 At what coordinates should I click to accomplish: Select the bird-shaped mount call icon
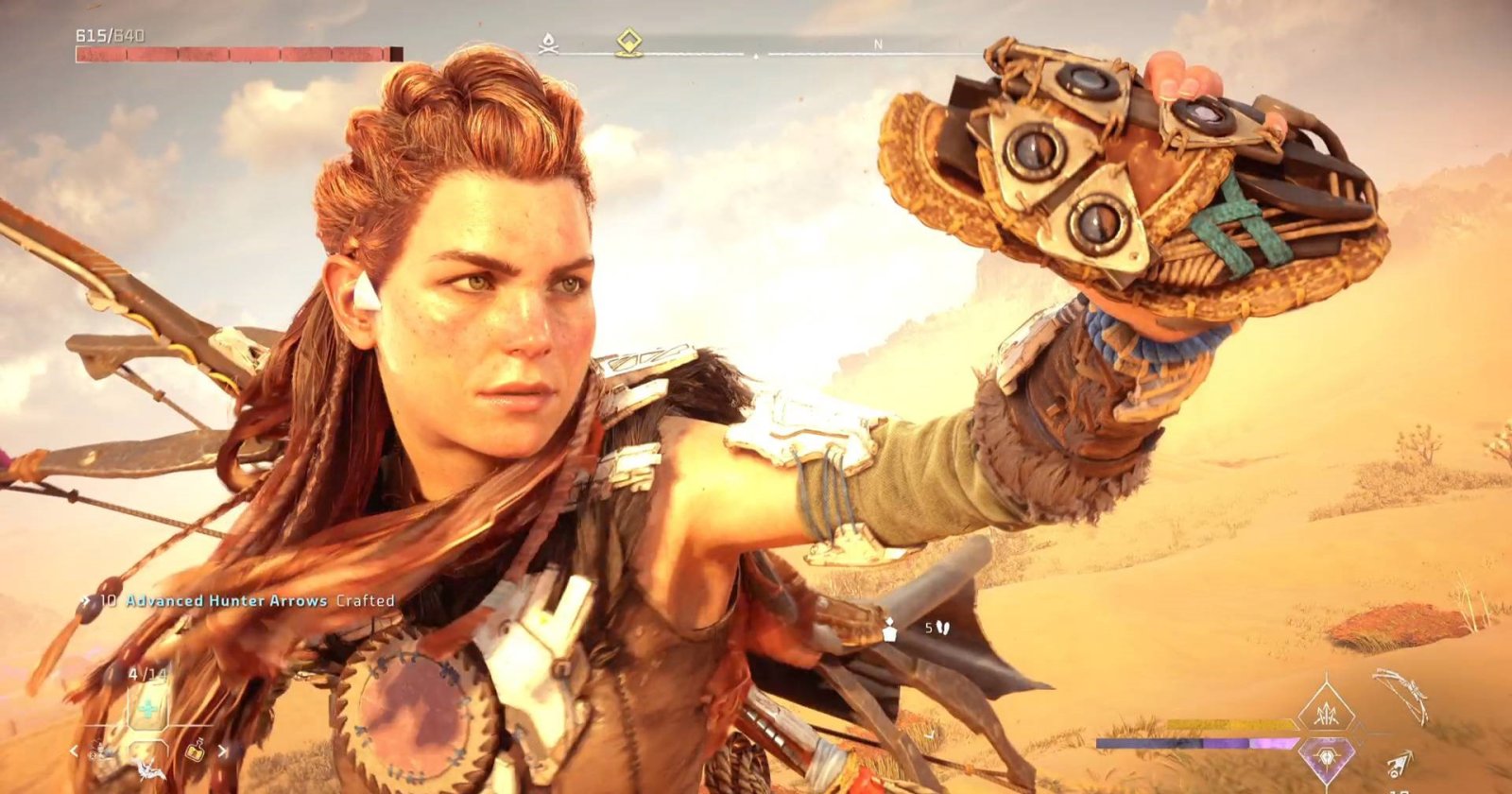148,771
